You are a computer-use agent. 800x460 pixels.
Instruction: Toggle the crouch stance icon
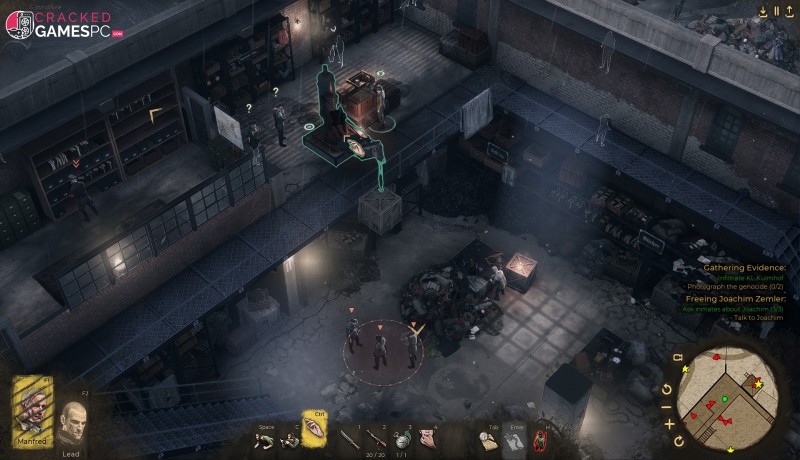[x=290, y=438]
